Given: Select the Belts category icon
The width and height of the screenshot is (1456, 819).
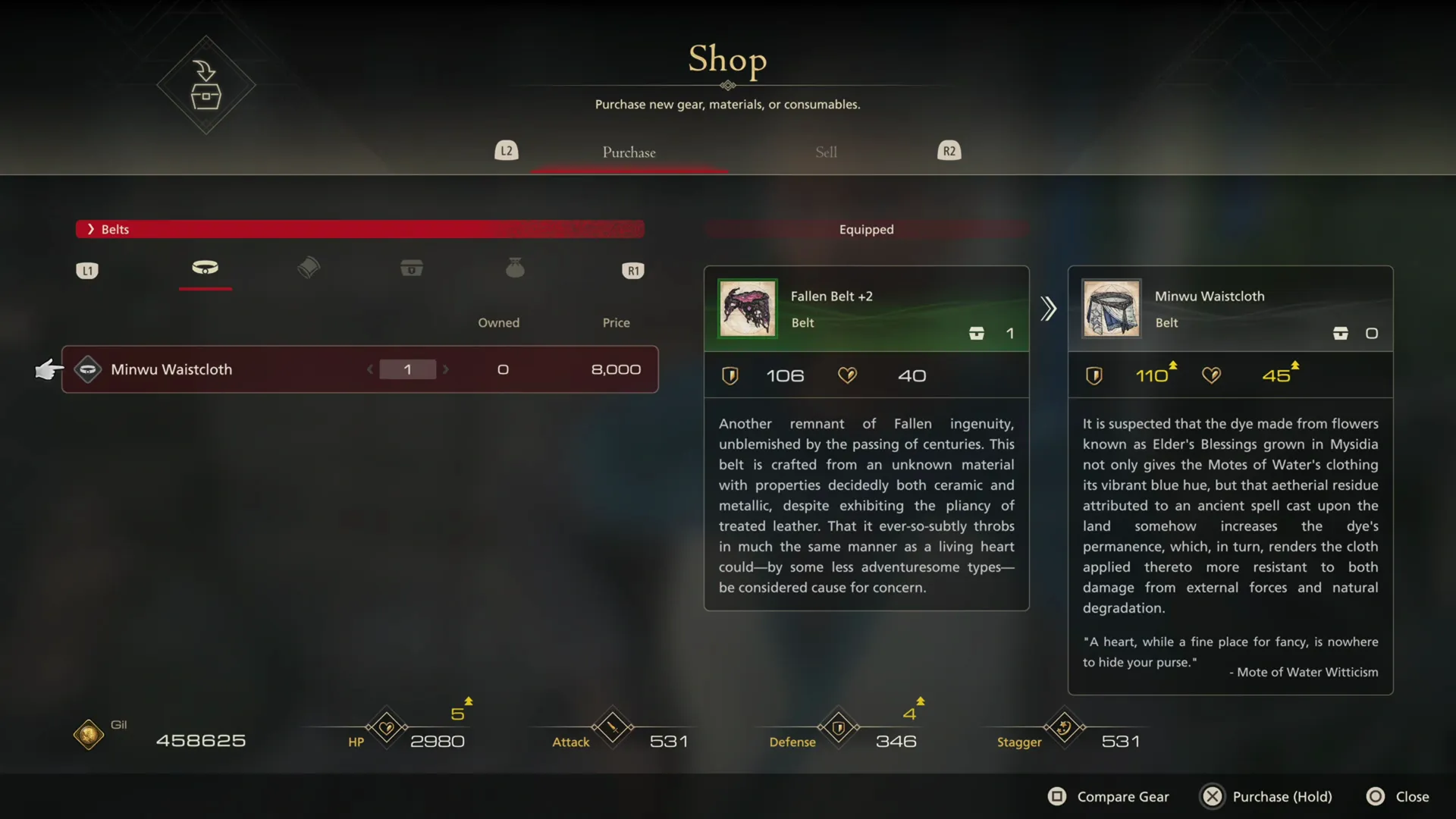Looking at the screenshot, I should click(205, 268).
